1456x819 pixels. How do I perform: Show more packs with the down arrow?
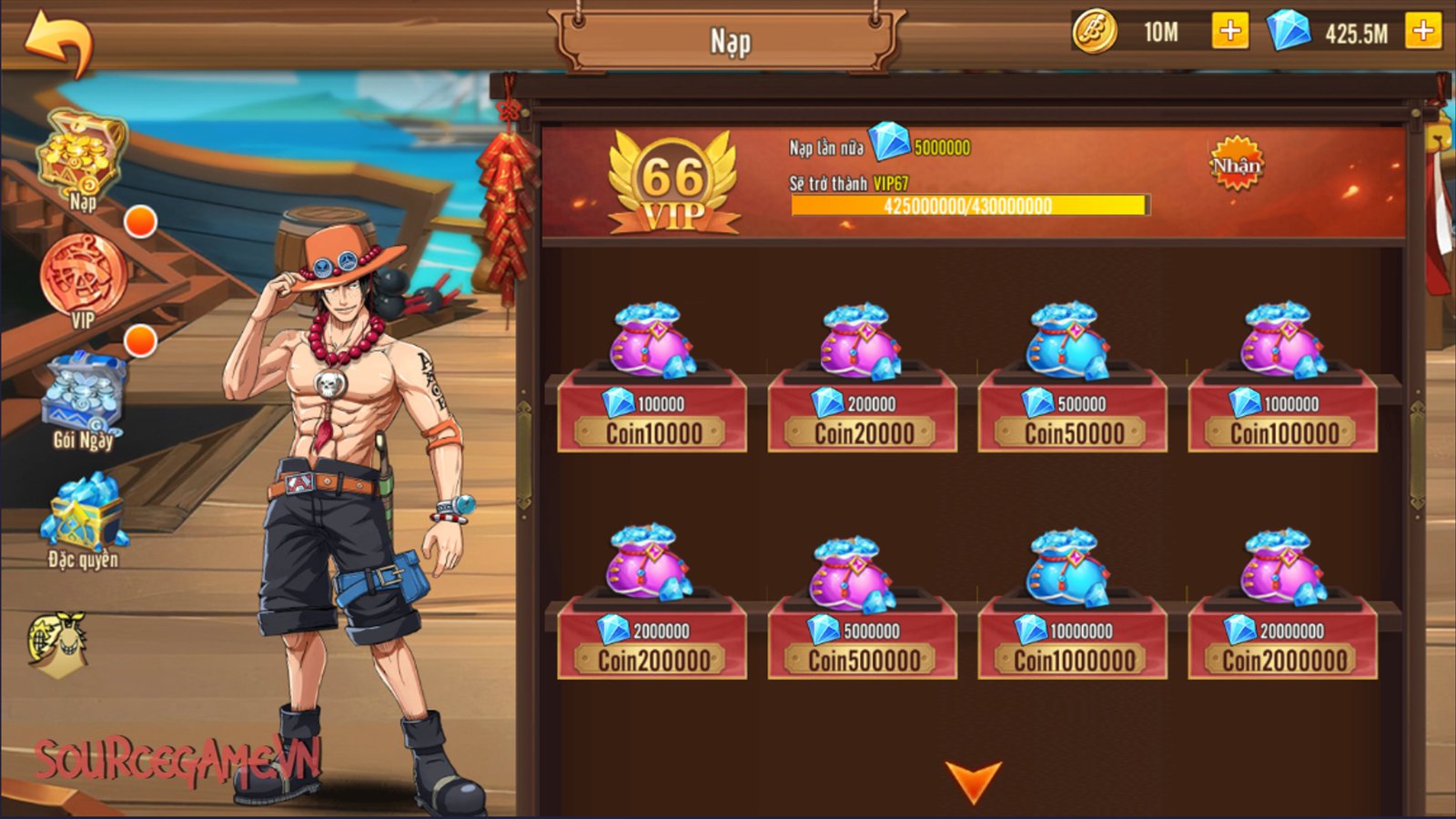click(x=973, y=781)
